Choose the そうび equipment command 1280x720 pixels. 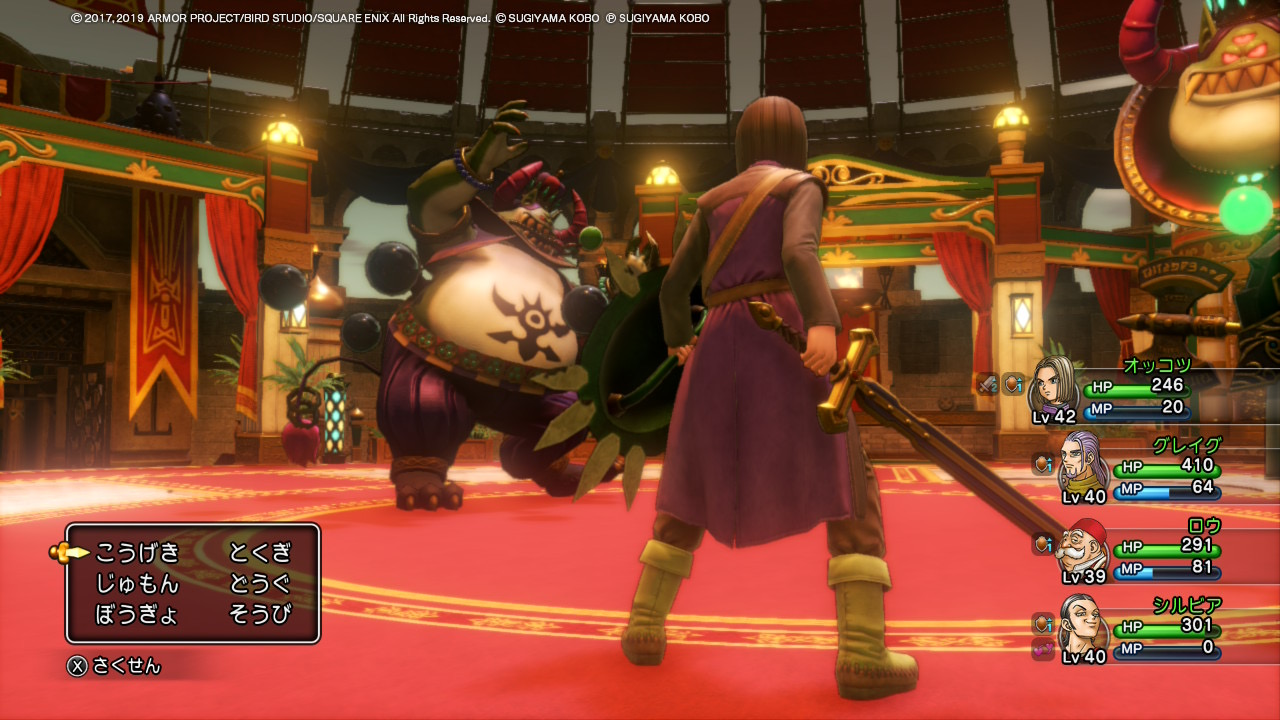260,614
